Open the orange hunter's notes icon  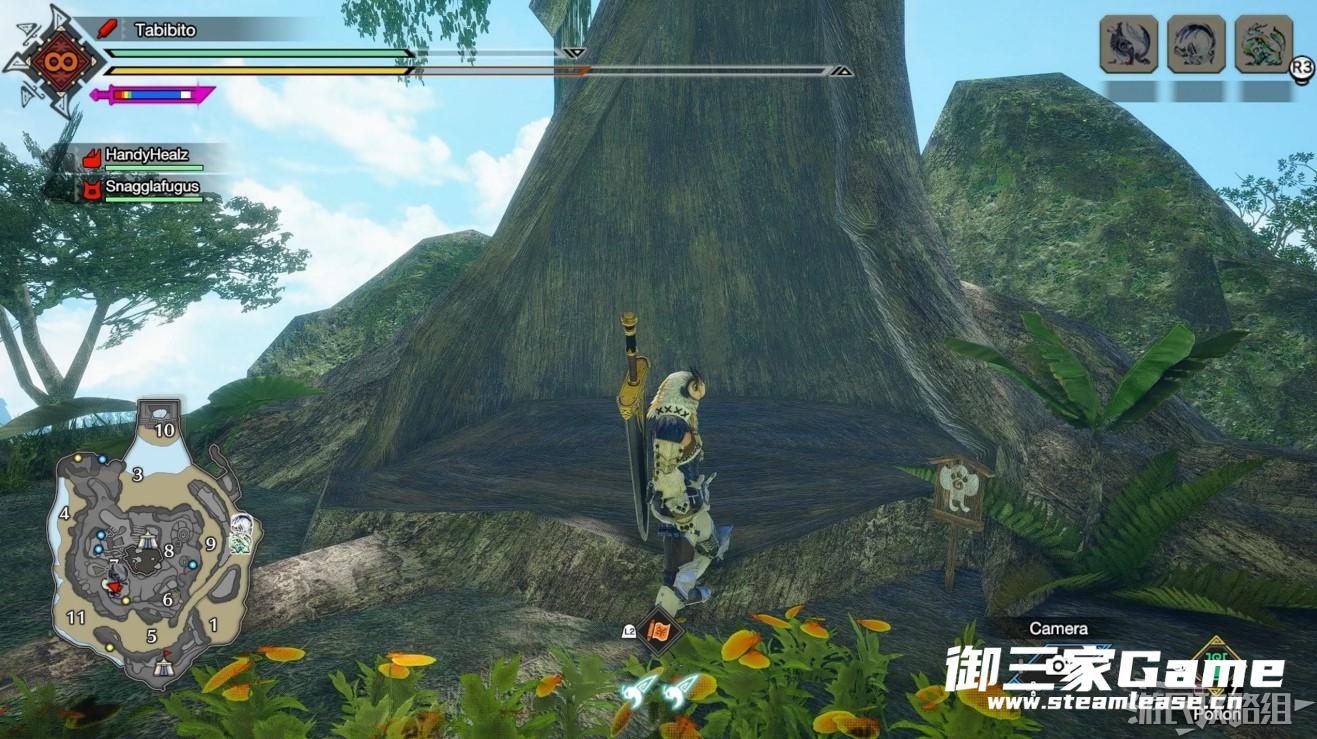coord(661,631)
